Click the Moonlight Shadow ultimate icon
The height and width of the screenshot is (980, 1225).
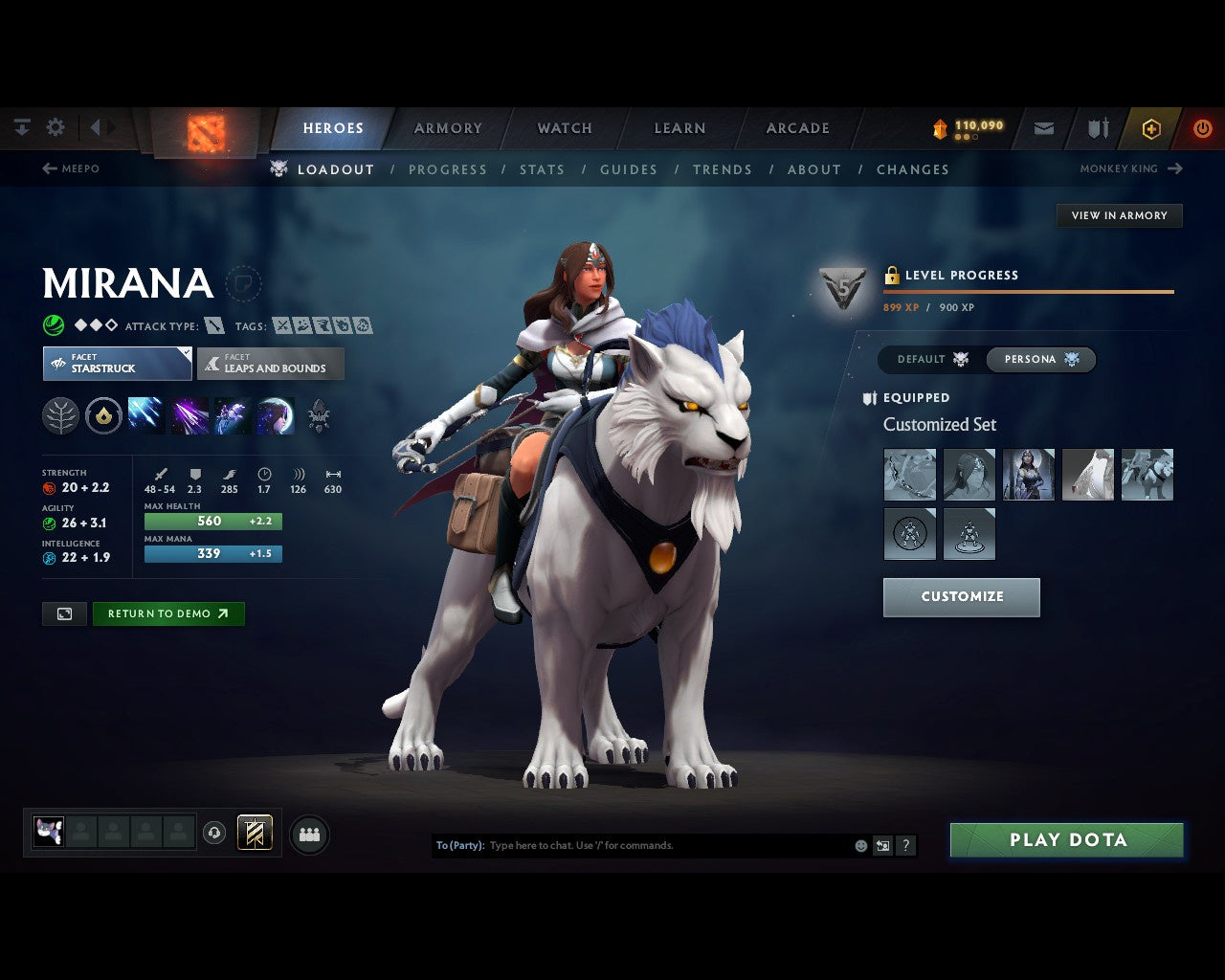tap(275, 415)
